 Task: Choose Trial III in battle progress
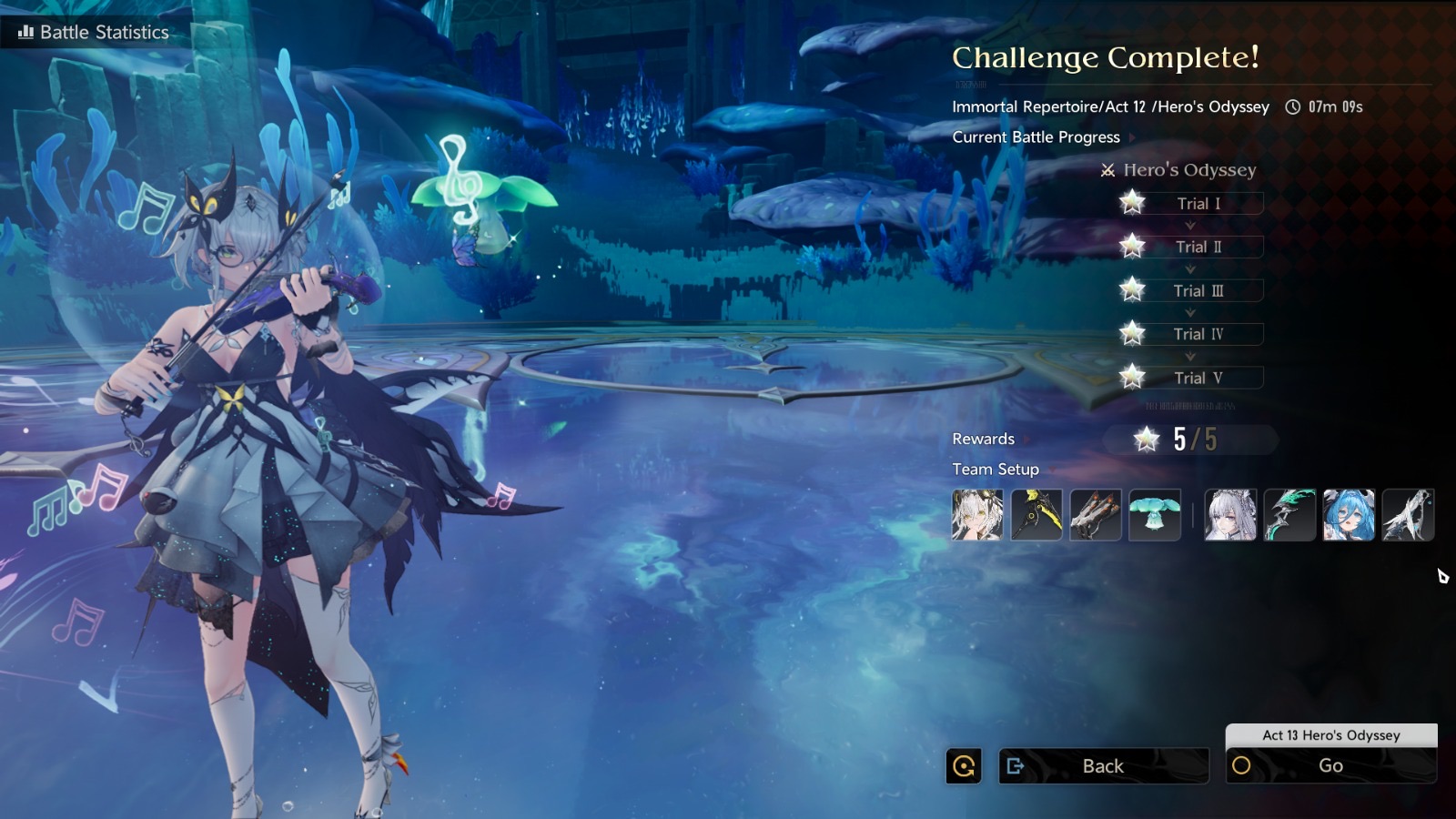point(1198,290)
